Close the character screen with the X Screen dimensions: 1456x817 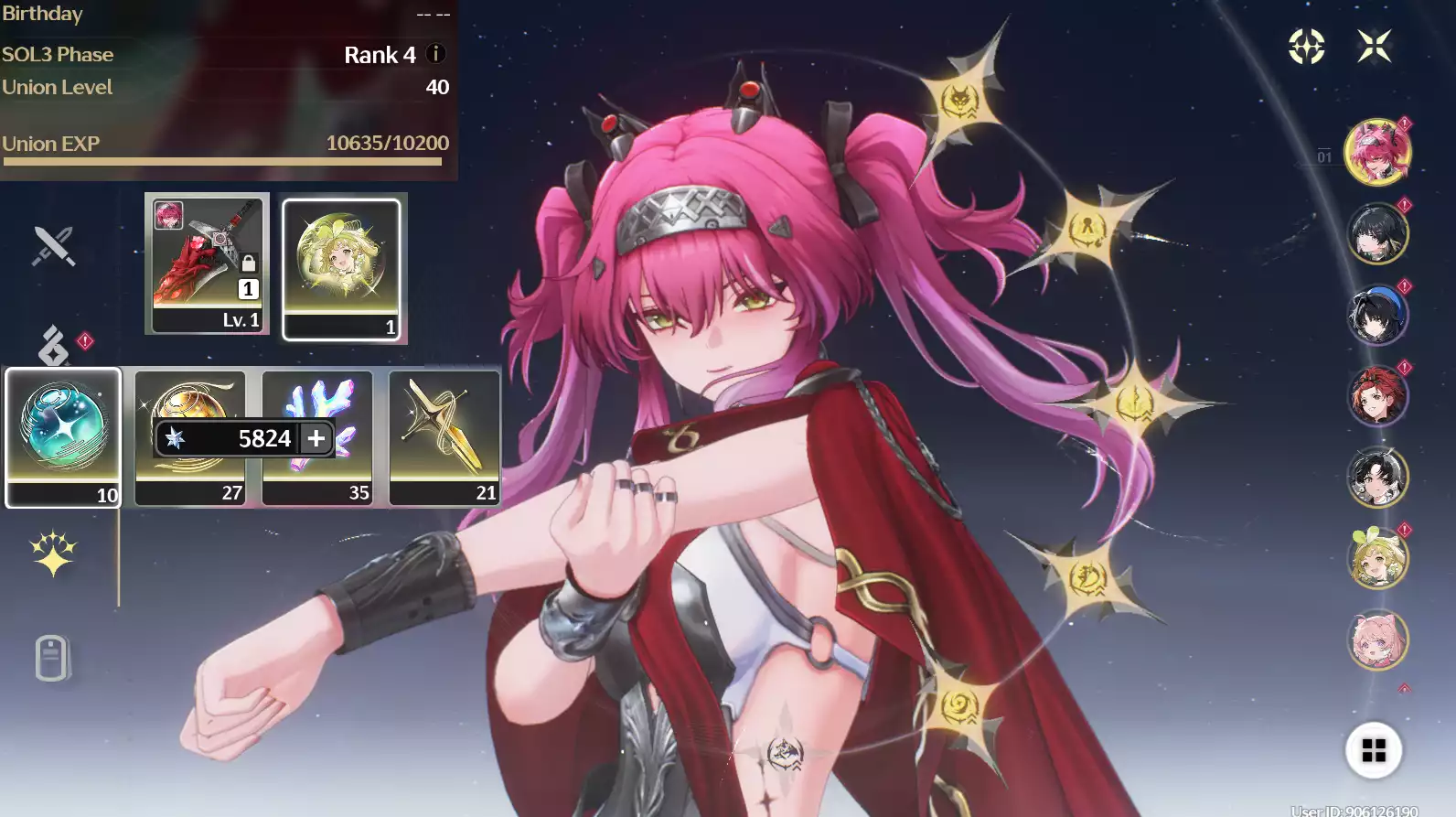click(1374, 46)
